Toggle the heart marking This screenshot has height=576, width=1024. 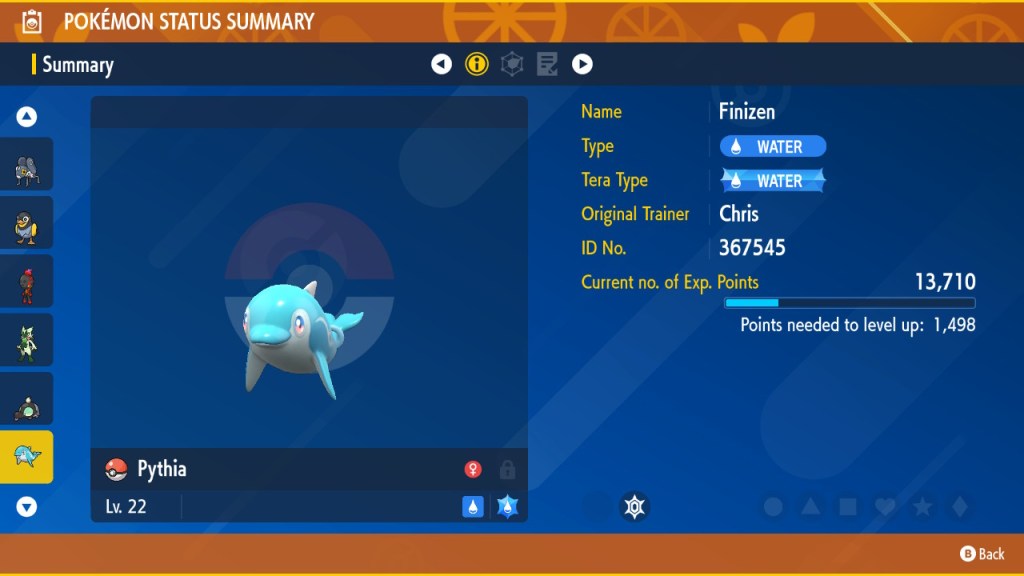(x=885, y=507)
